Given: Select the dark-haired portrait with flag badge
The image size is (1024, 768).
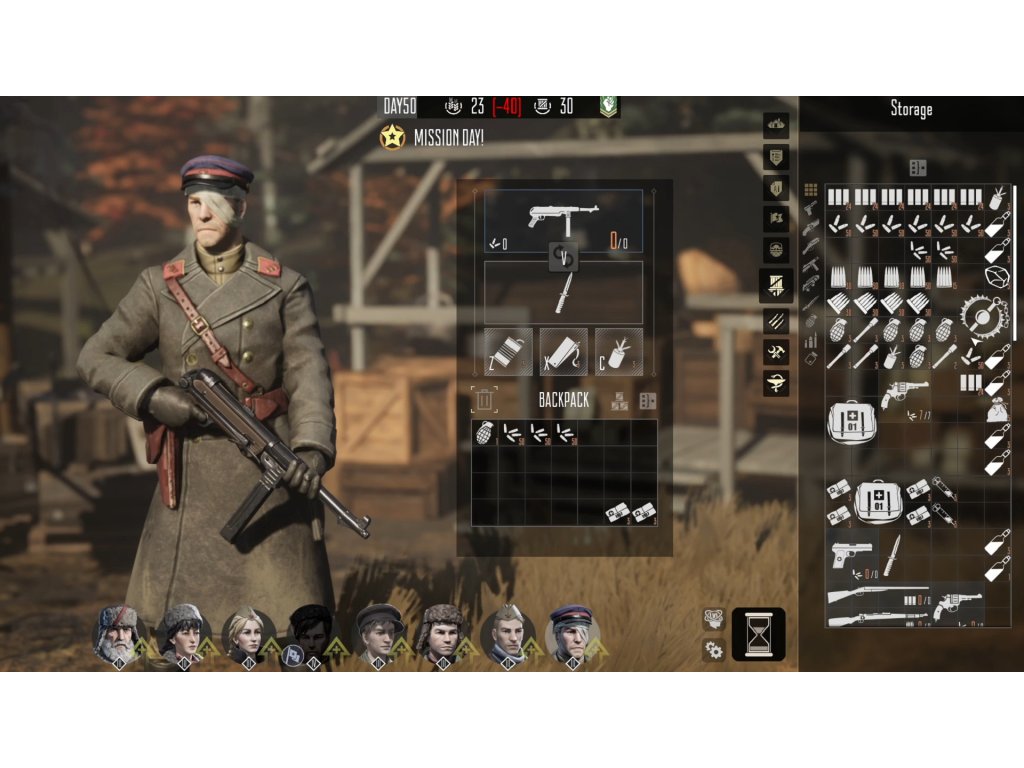Looking at the screenshot, I should (309, 634).
